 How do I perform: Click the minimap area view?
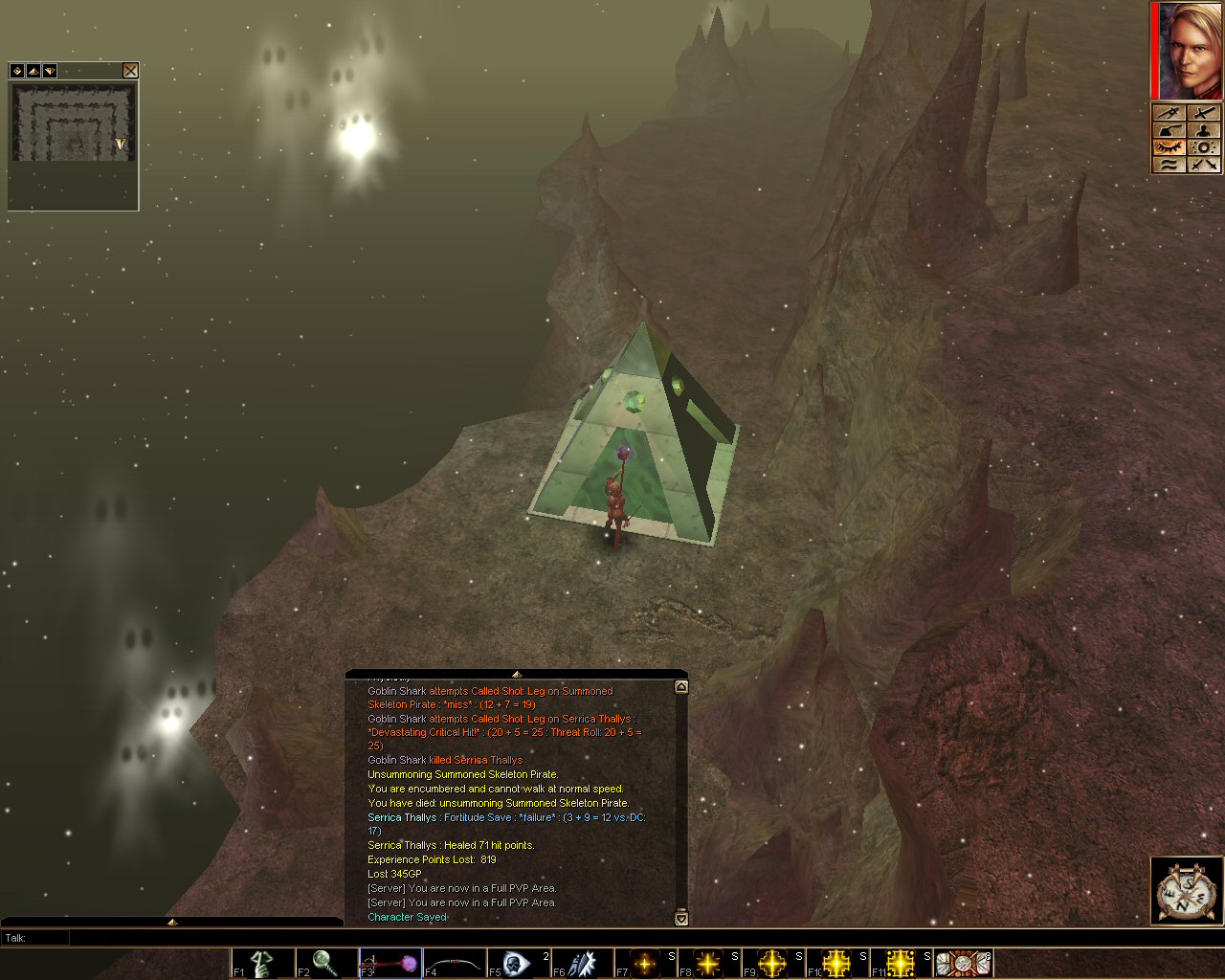point(73,122)
